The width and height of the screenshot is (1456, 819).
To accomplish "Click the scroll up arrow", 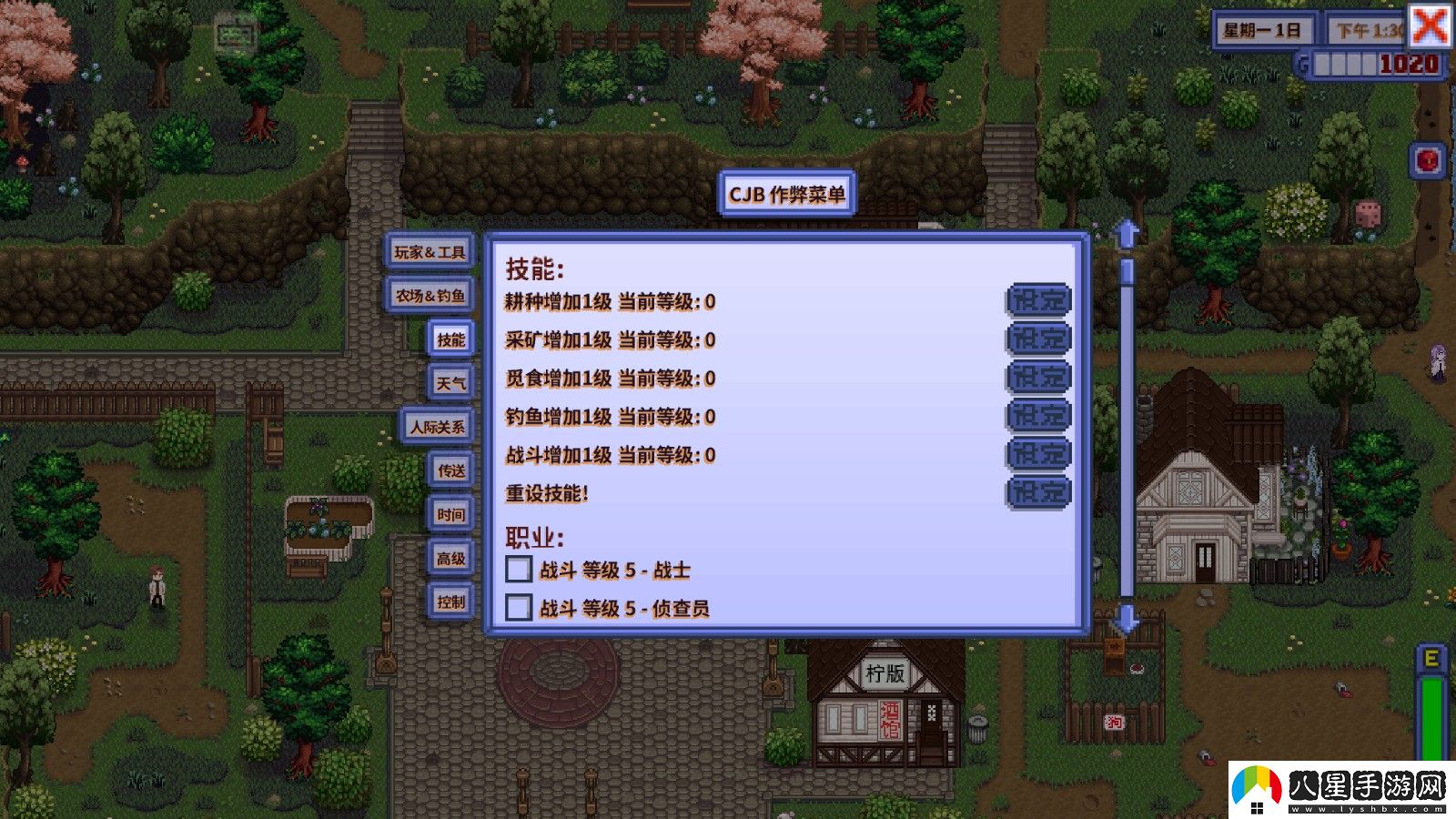I will click(x=1127, y=234).
